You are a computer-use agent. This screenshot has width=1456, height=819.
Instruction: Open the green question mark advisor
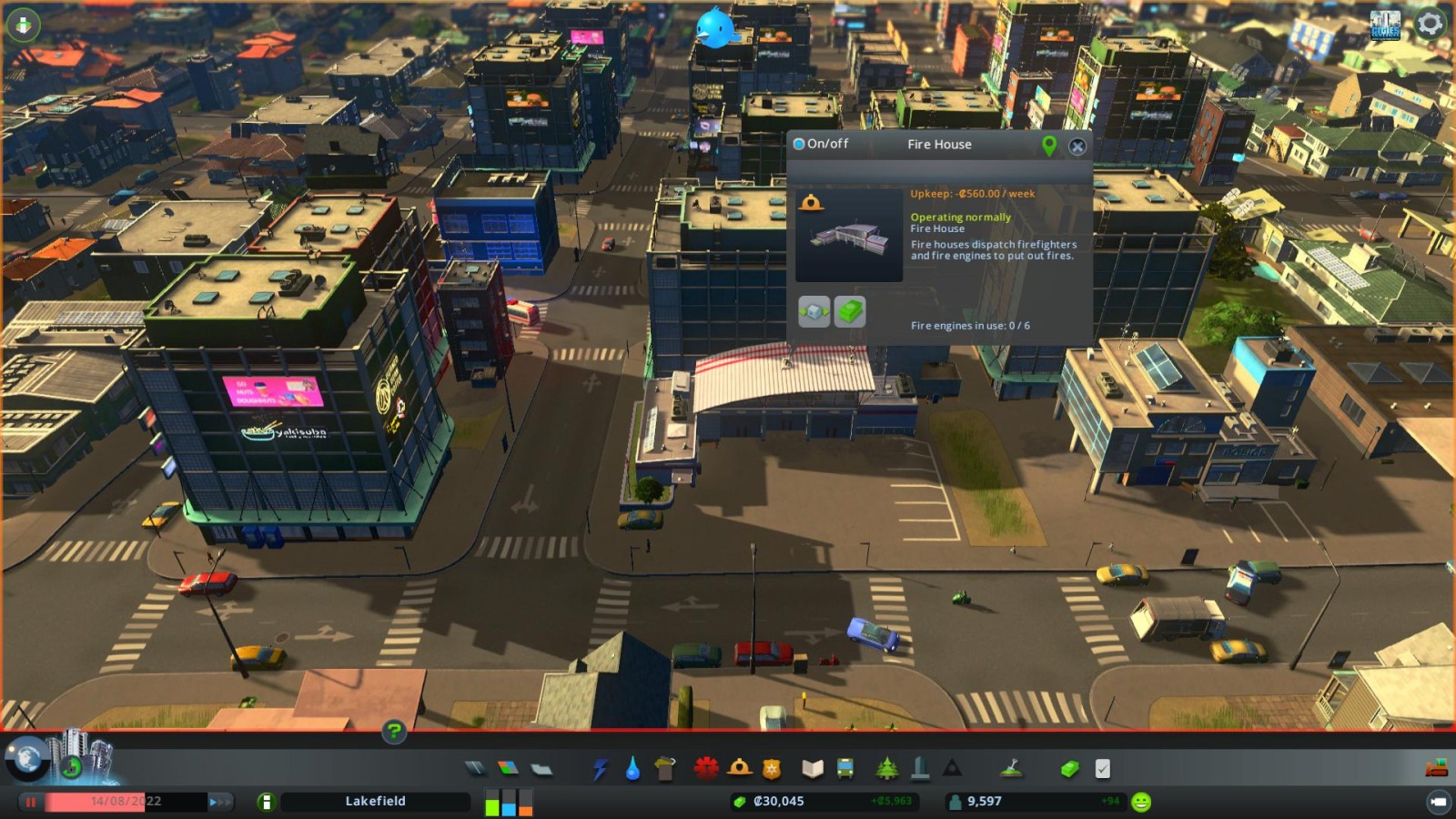(394, 731)
